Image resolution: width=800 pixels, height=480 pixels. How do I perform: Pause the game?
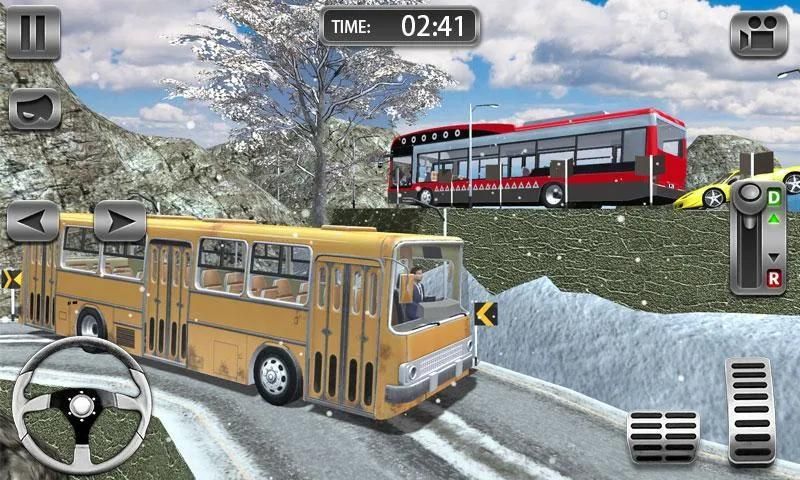coord(33,32)
